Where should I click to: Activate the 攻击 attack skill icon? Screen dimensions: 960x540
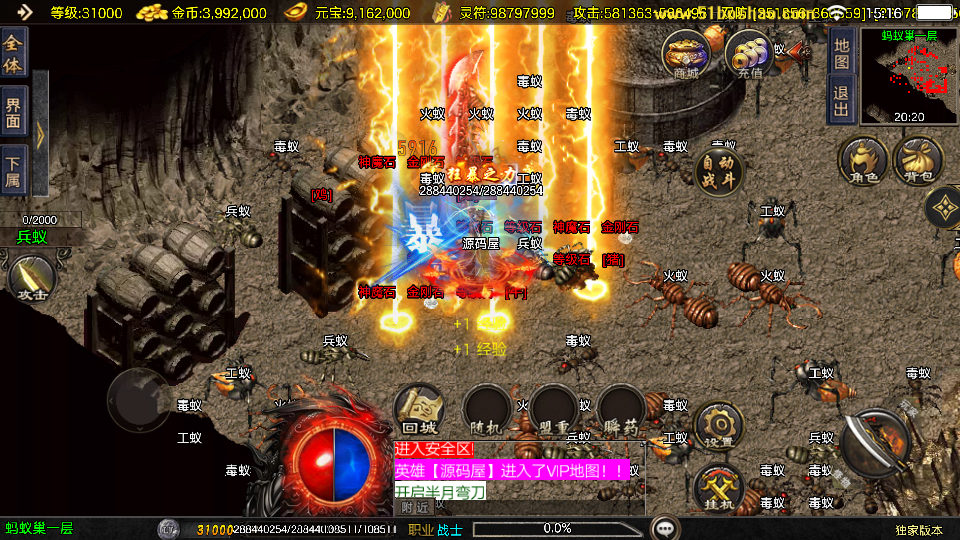tap(31, 278)
